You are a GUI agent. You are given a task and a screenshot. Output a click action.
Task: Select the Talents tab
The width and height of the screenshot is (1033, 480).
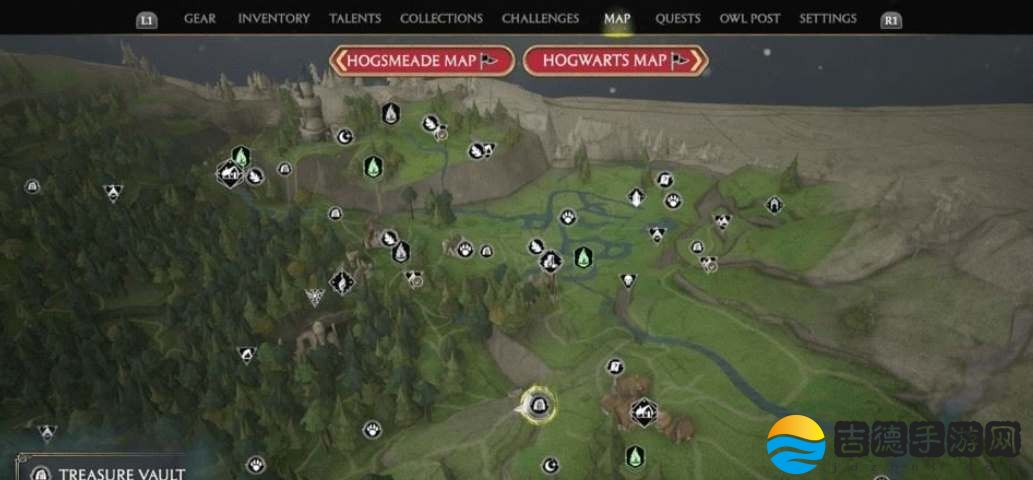tap(354, 19)
